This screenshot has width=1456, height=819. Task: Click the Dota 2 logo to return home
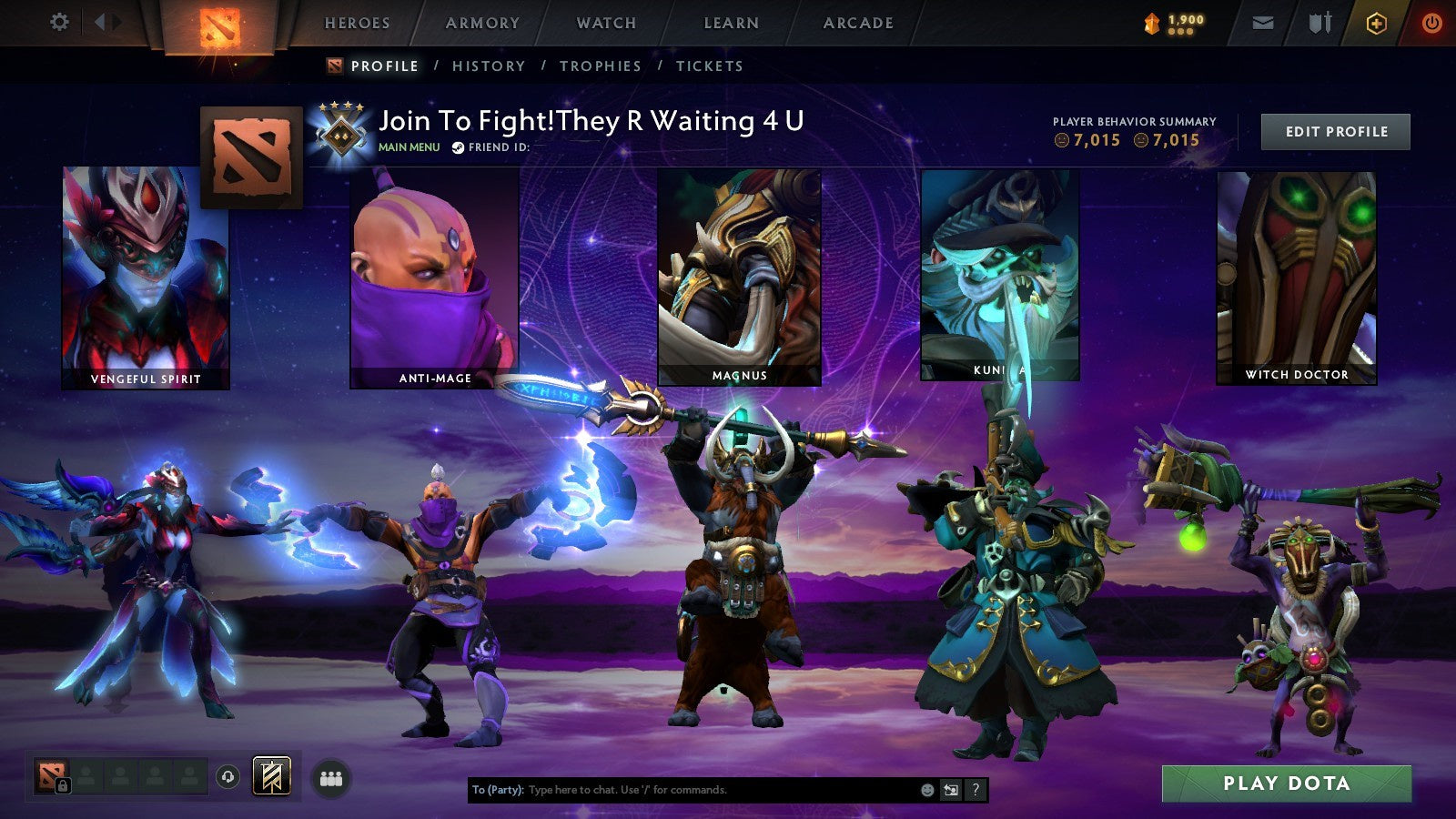click(218, 25)
